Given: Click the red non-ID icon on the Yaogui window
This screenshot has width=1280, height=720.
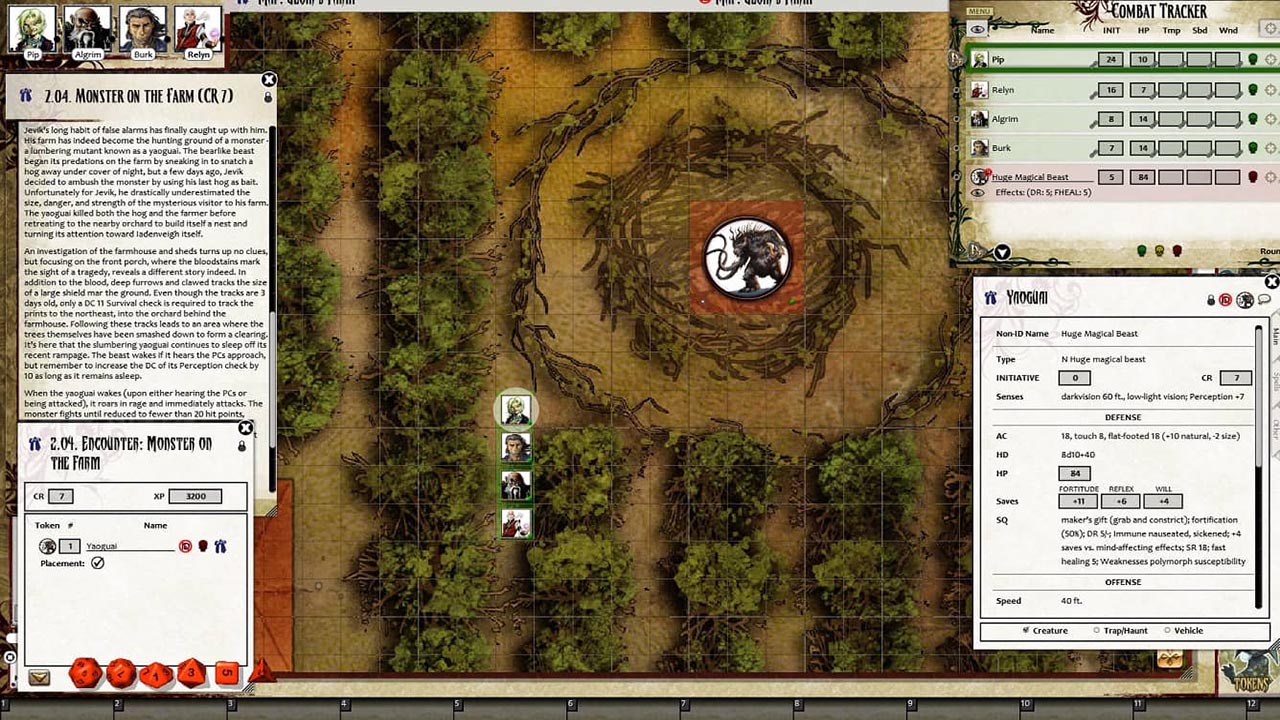Looking at the screenshot, I should 1224,300.
